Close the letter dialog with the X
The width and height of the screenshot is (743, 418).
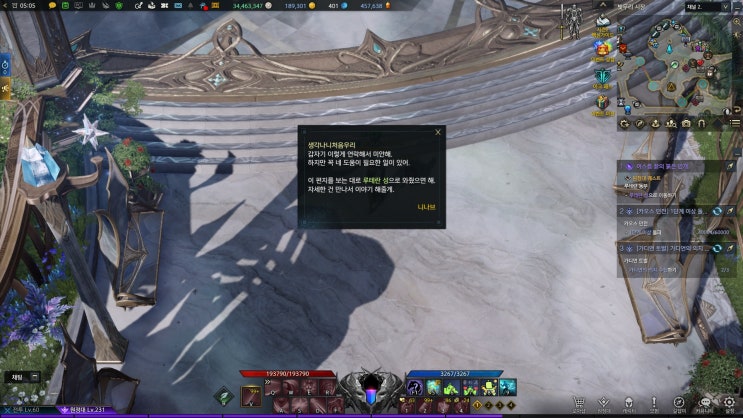tap(437, 131)
